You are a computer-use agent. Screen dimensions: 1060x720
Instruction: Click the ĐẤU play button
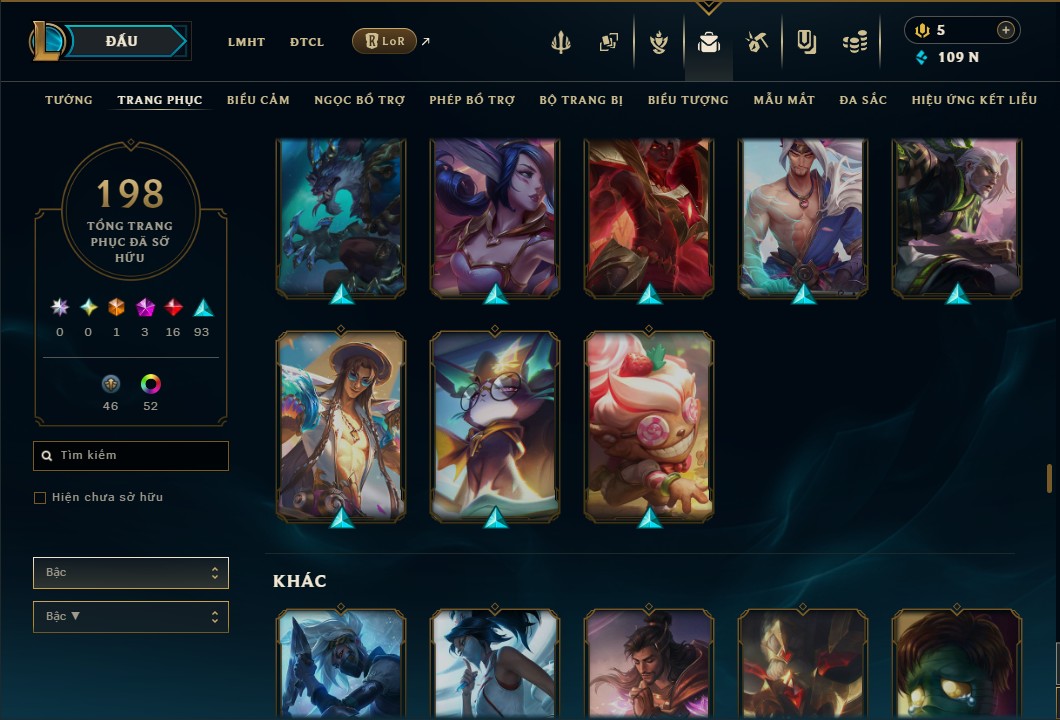point(122,41)
